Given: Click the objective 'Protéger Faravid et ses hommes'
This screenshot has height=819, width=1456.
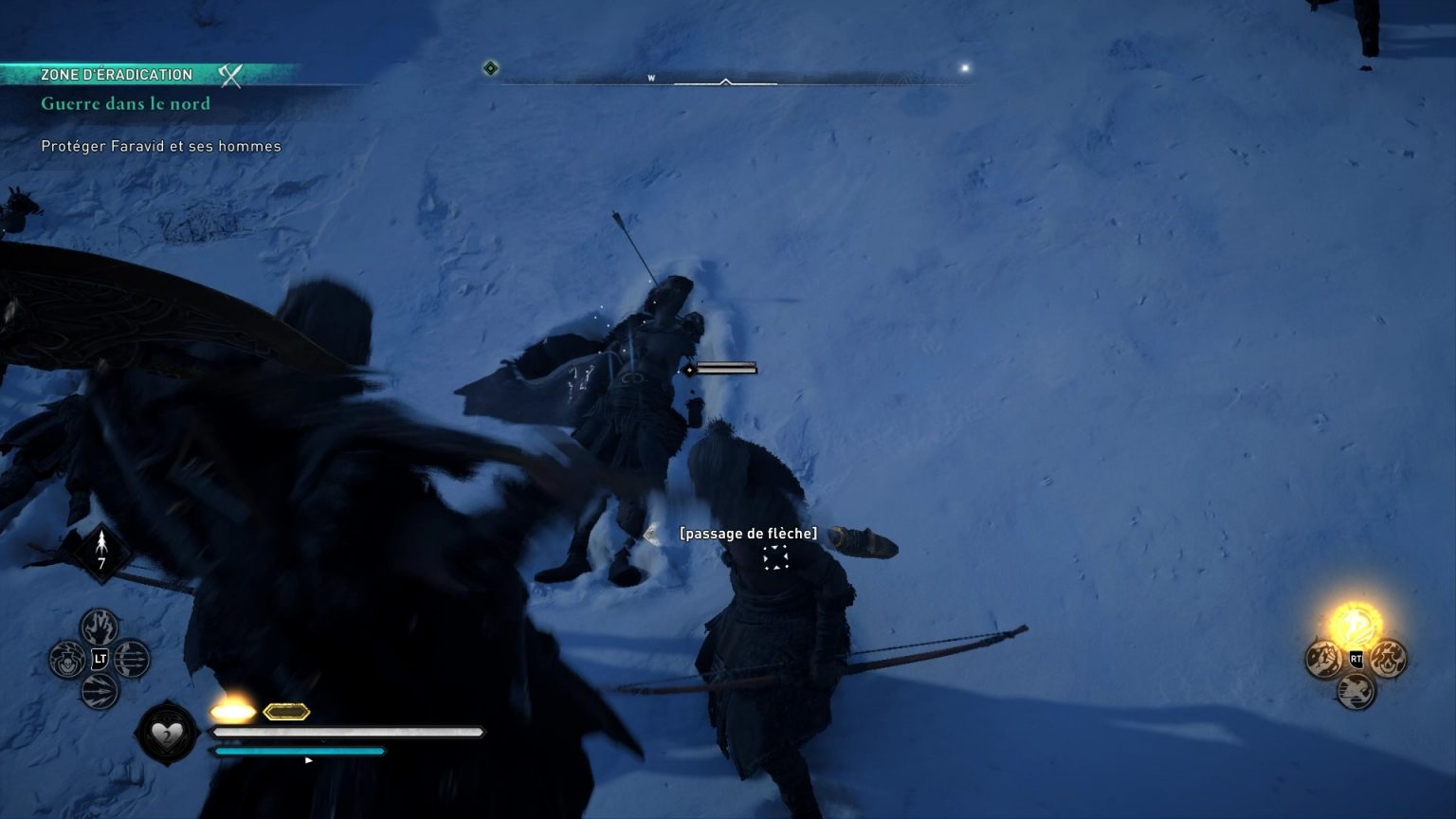Looking at the screenshot, I should (159, 146).
